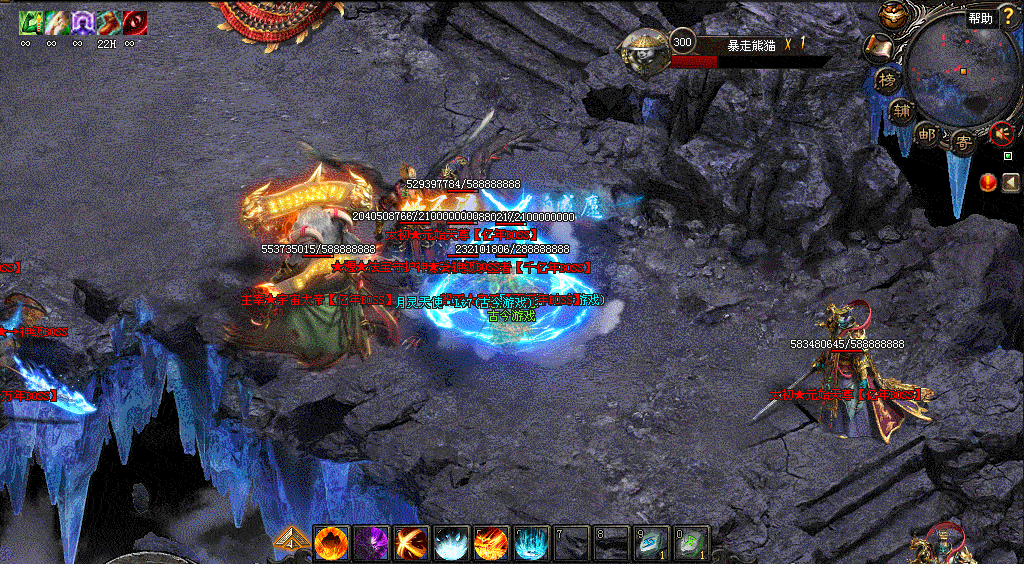Open the assist 辅 button

(x=901, y=110)
